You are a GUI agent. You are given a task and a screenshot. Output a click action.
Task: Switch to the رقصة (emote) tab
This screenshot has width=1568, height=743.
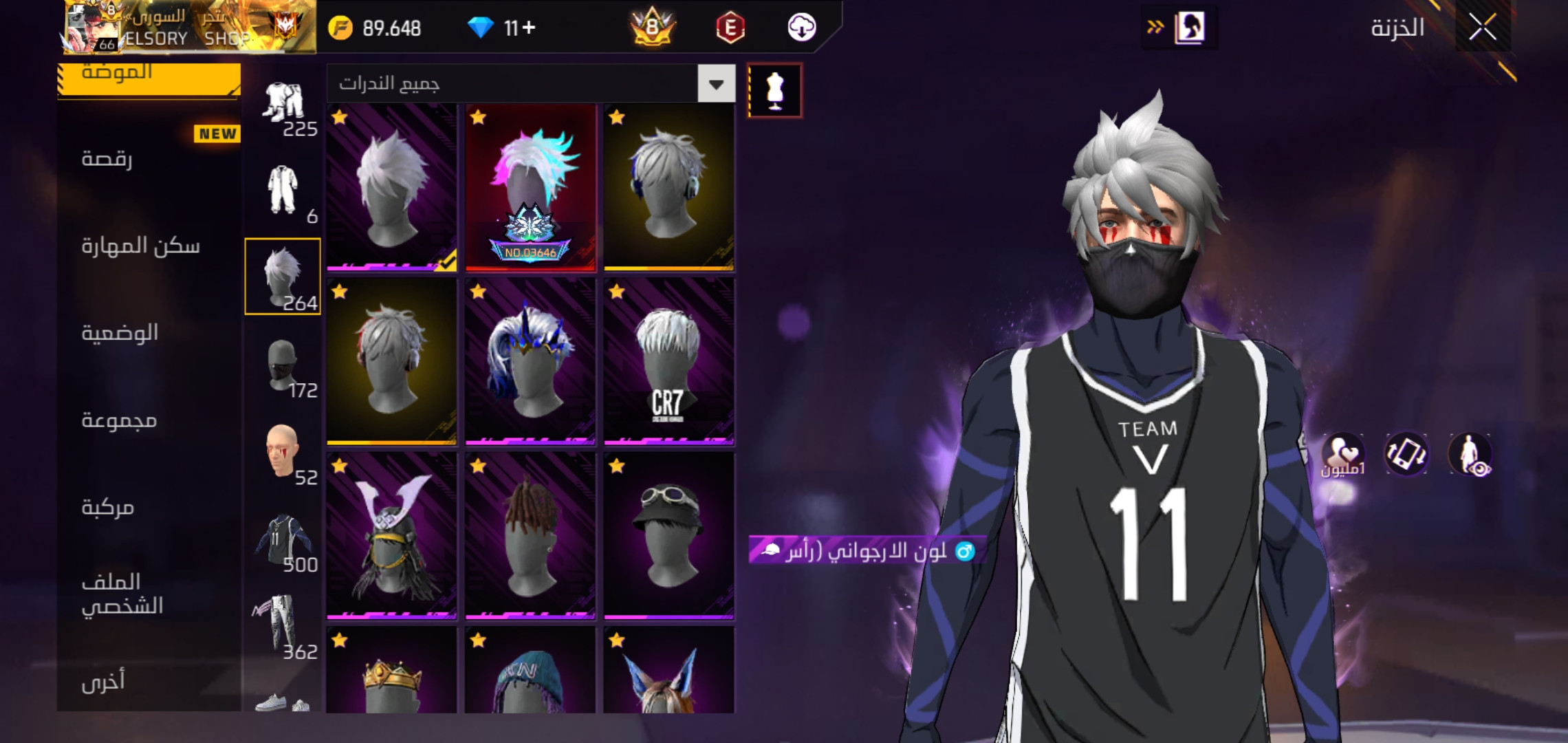(107, 159)
